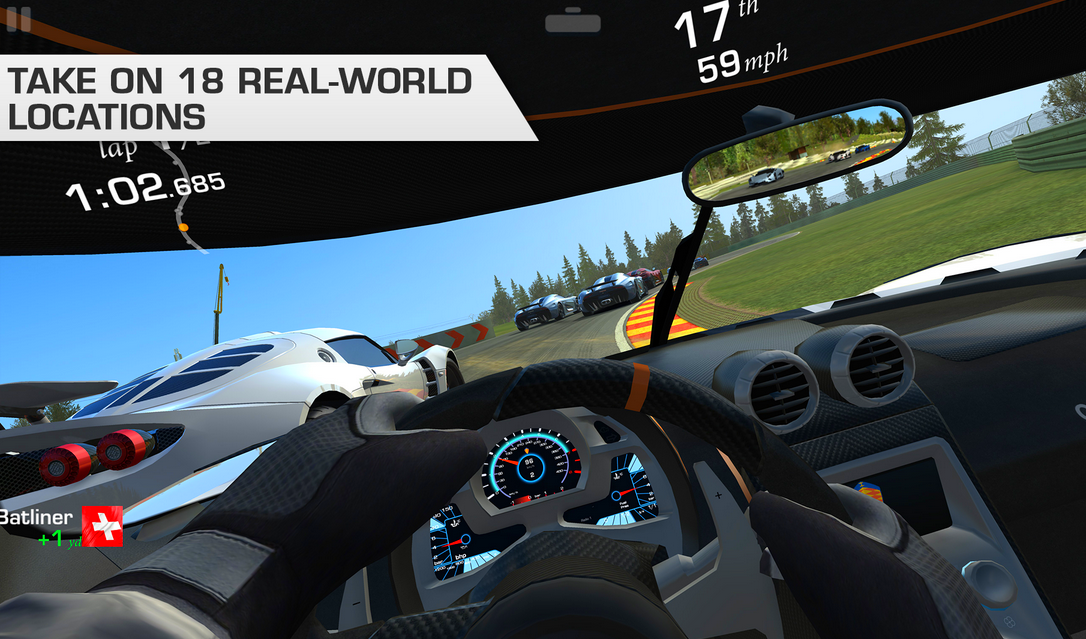The image size is (1086, 639).
Task: Switch camera view using the car icon
Action: pos(573,20)
